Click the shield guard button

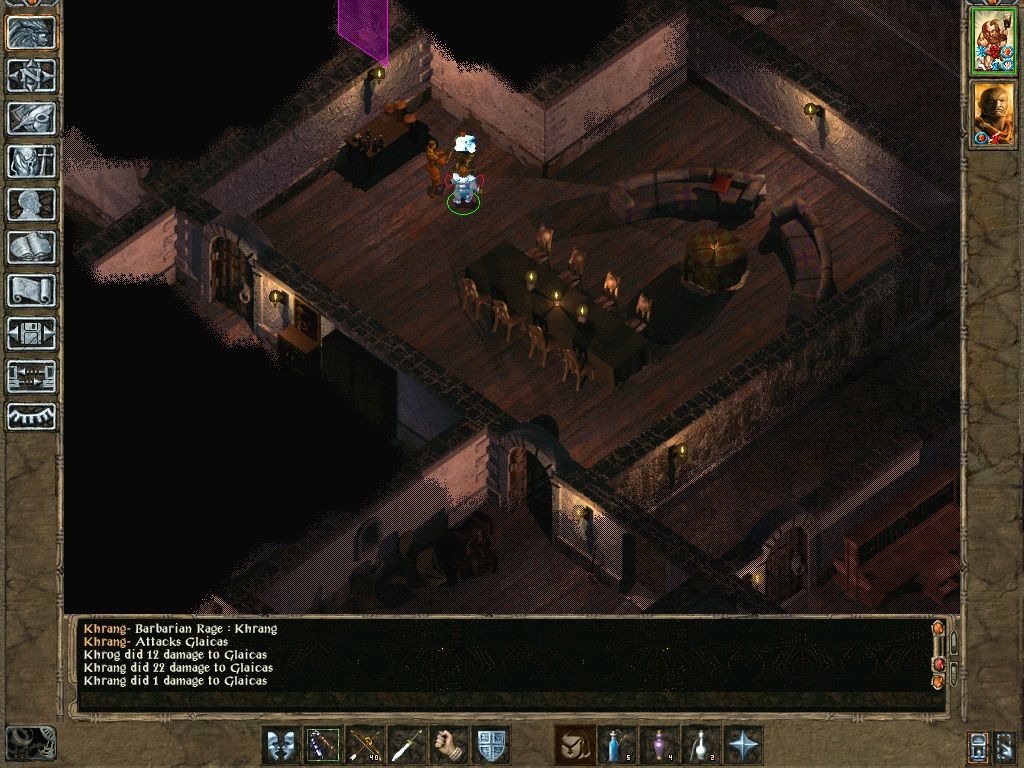coord(491,745)
